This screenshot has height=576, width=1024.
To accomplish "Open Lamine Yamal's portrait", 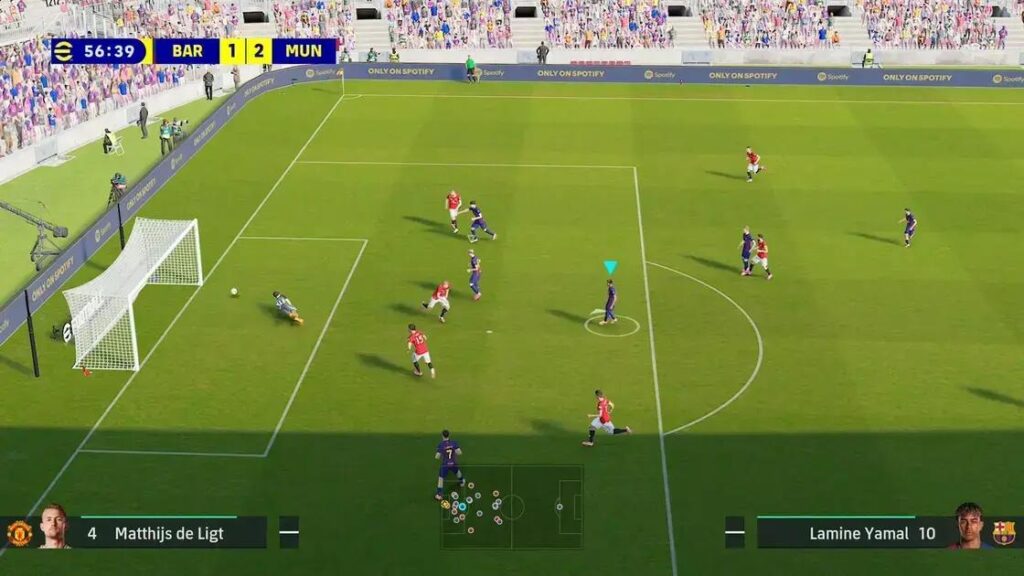I will point(967,525).
